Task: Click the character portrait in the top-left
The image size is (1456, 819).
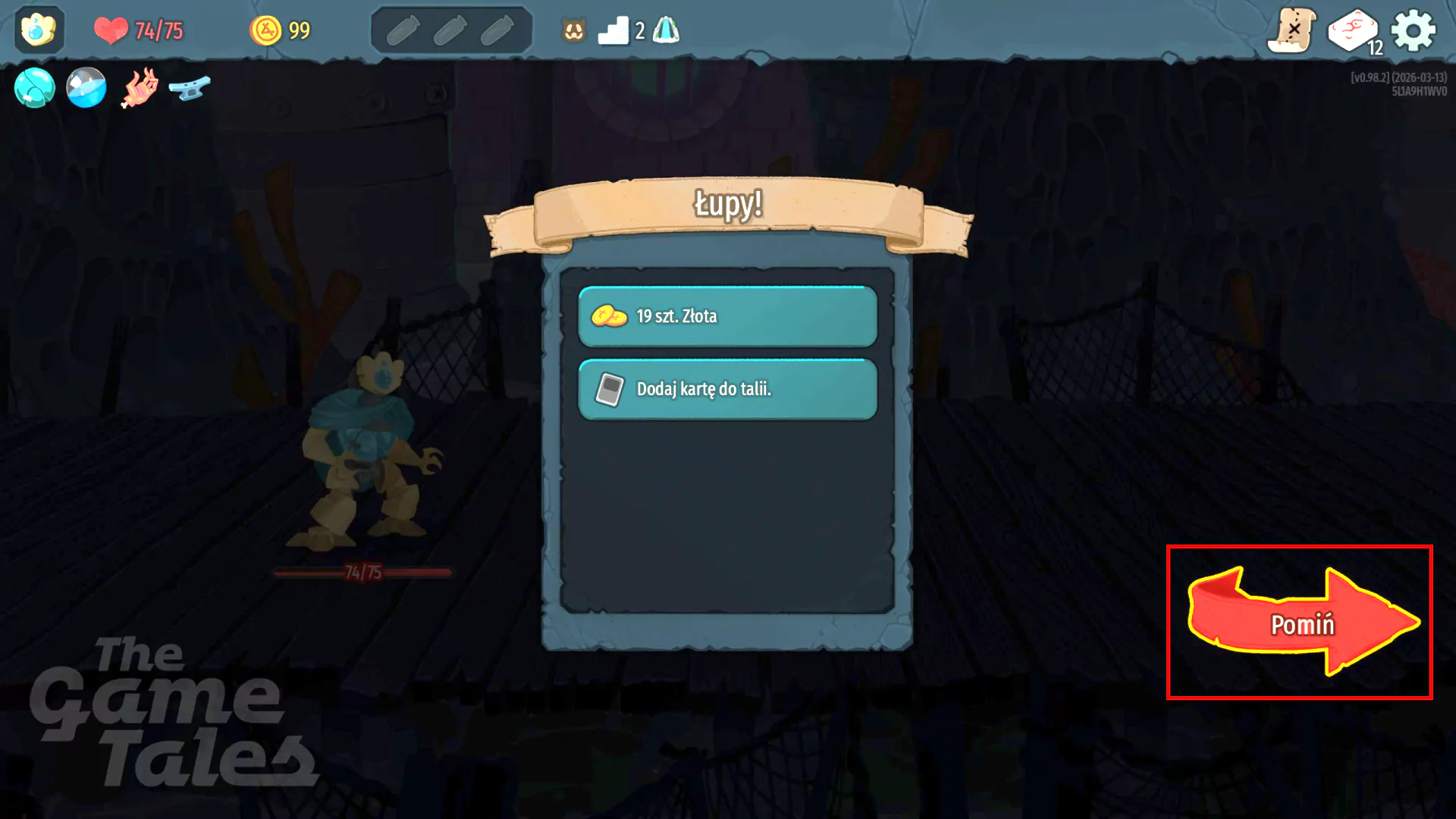Action: [39, 30]
